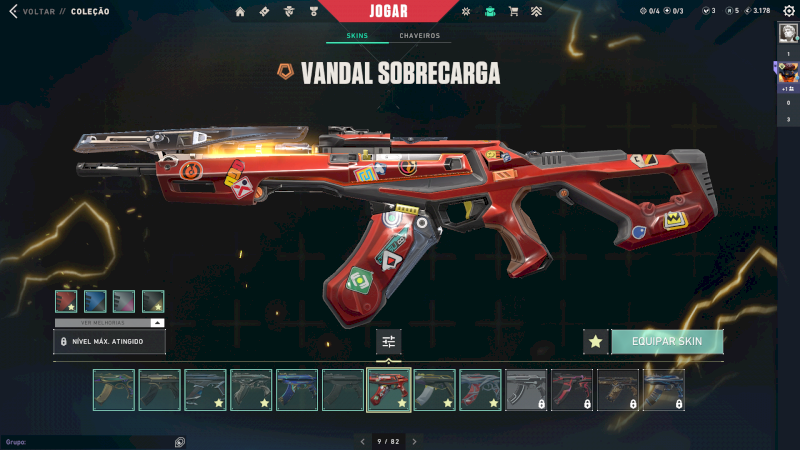Choose the pink color variant swatch
This screenshot has height=450, width=800.
click(124, 300)
